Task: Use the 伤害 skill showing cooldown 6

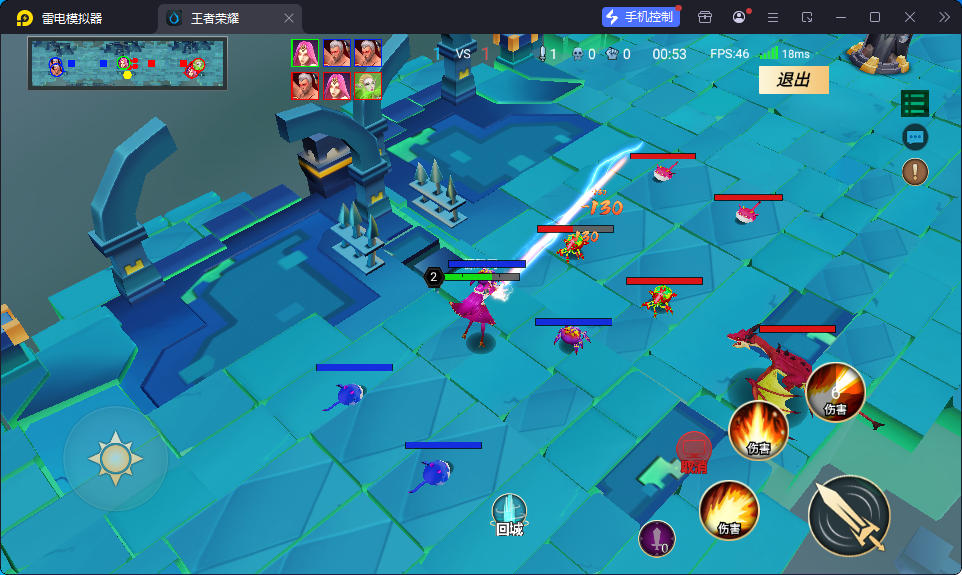Action: pyautogui.click(x=835, y=392)
